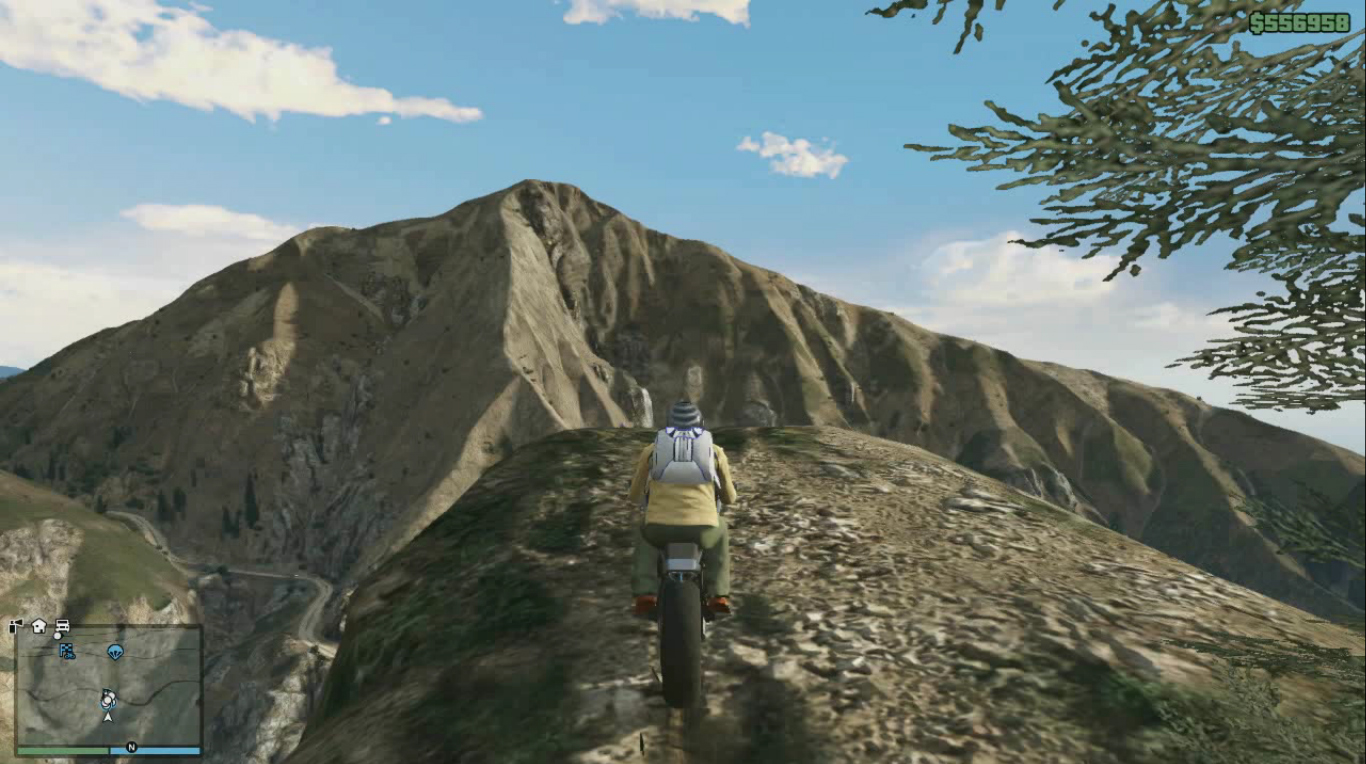Click the north compass marker
This screenshot has height=764, width=1366.
click(x=131, y=747)
